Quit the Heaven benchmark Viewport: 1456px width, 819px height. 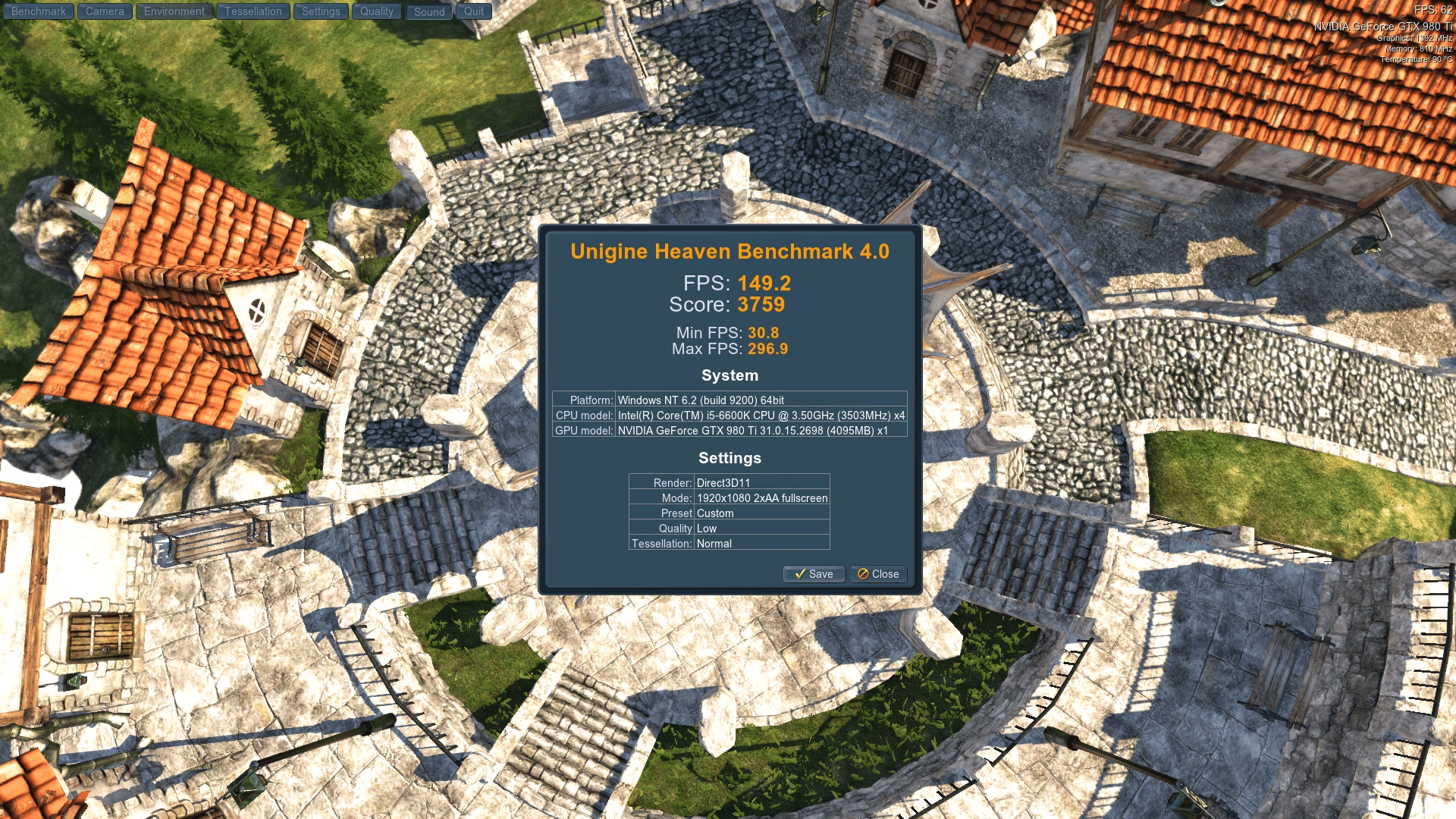474,11
